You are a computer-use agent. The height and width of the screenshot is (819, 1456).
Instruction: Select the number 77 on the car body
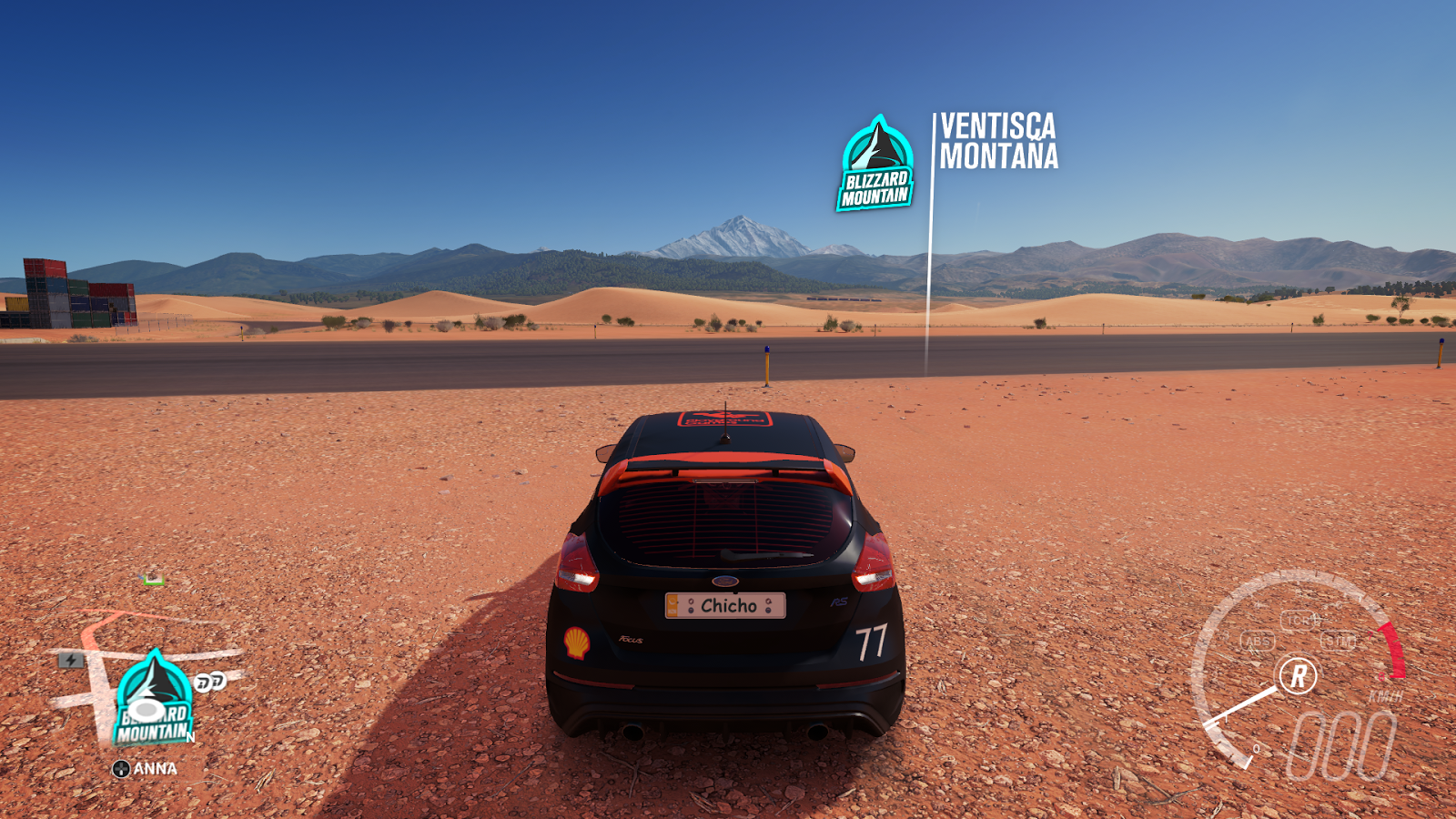871,640
